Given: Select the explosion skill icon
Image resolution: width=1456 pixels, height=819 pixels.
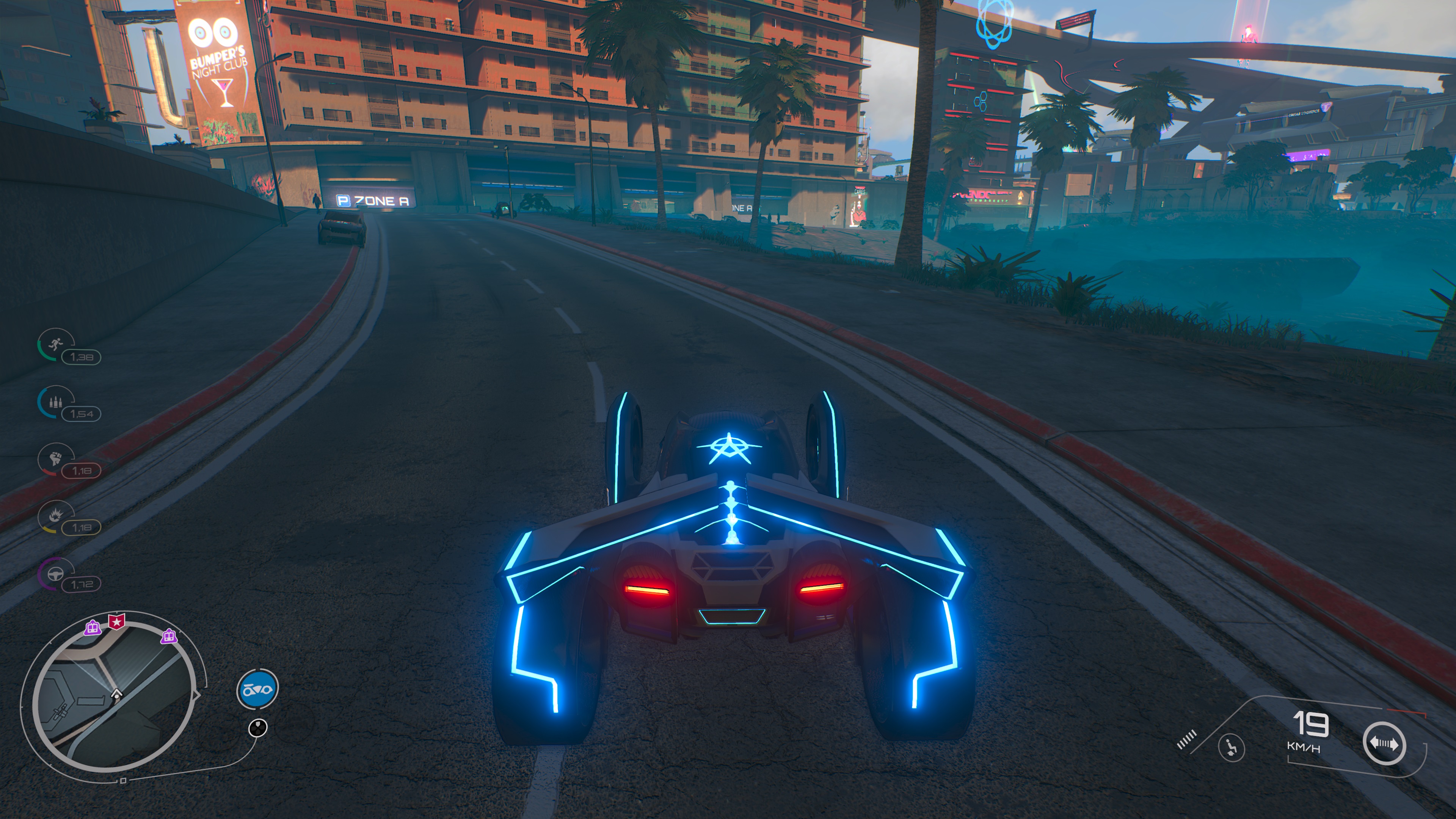Looking at the screenshot, I should point(55,515).
